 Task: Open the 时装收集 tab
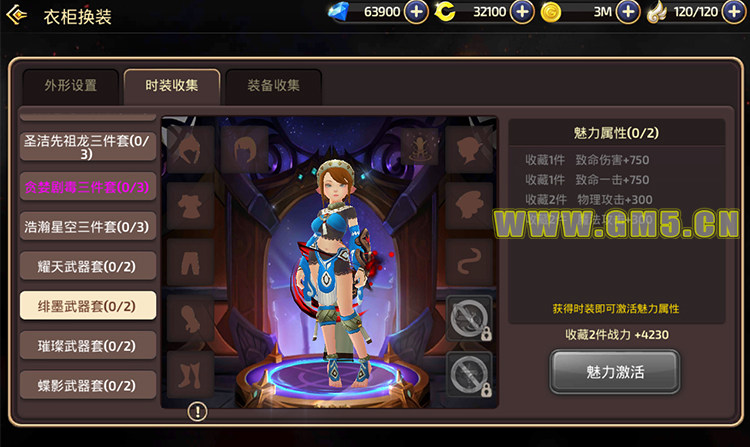[171, 86]
